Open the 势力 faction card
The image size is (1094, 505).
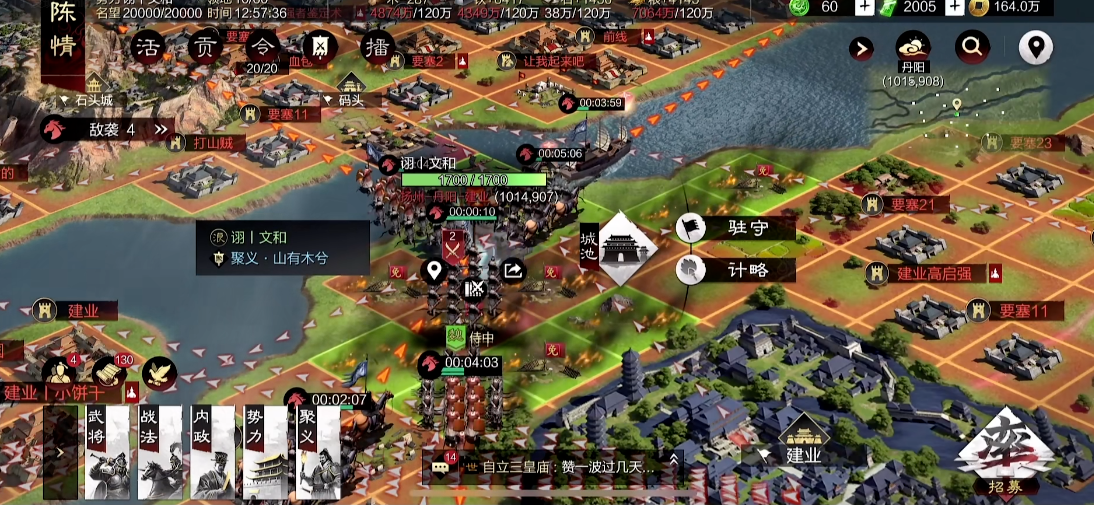click(x=266, y=452)
